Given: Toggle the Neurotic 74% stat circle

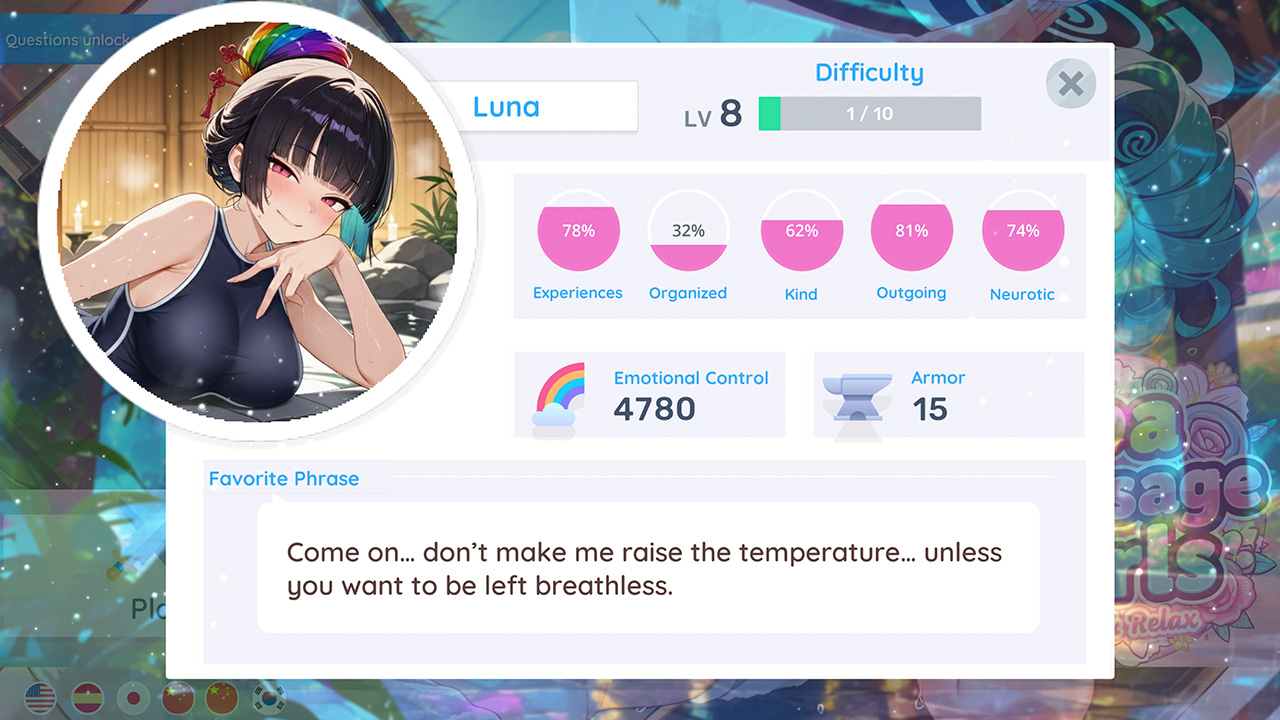Looking at the screenshot, I should pos(1022,232).
